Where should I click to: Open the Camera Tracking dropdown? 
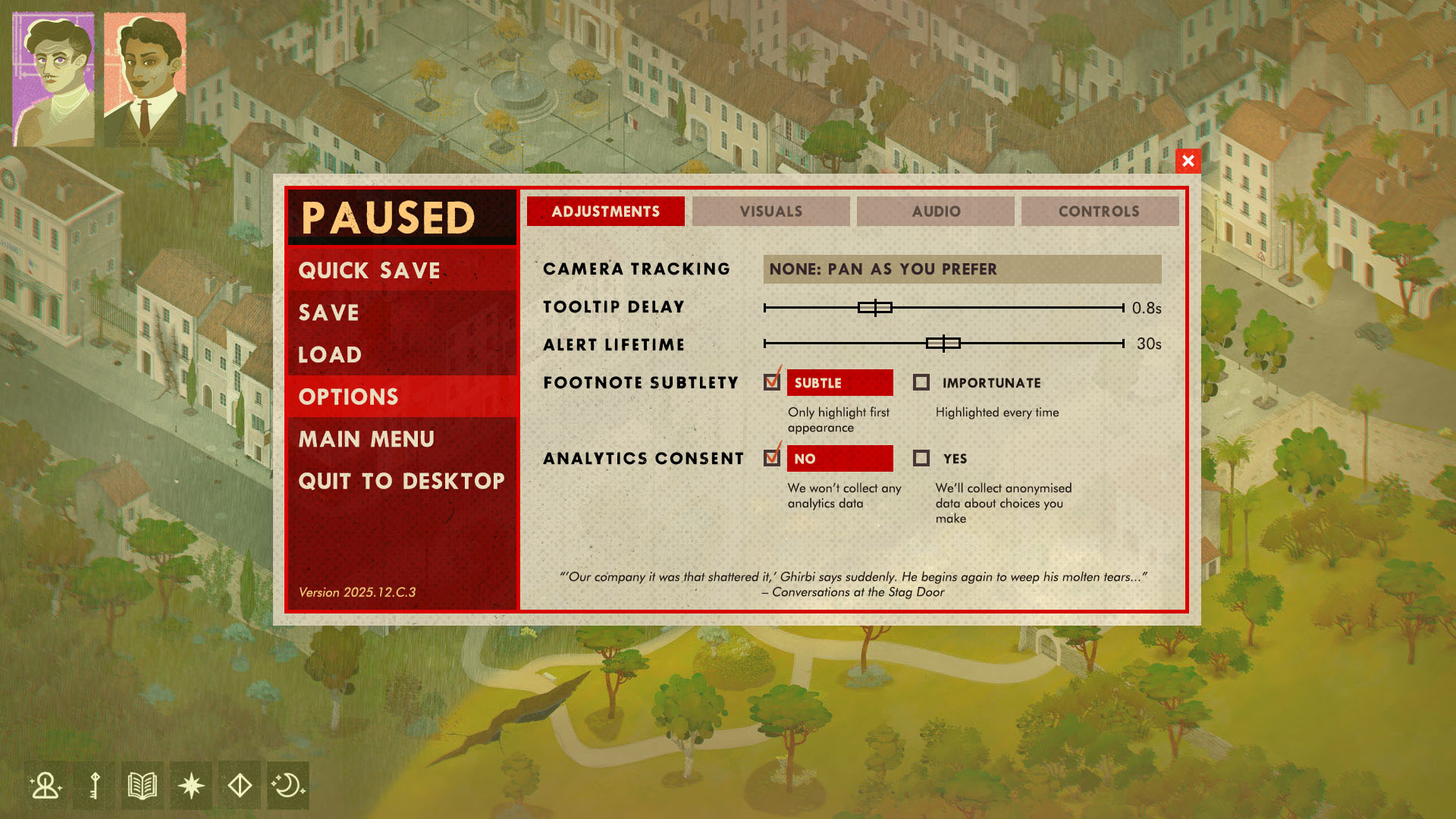click(962, 269)
